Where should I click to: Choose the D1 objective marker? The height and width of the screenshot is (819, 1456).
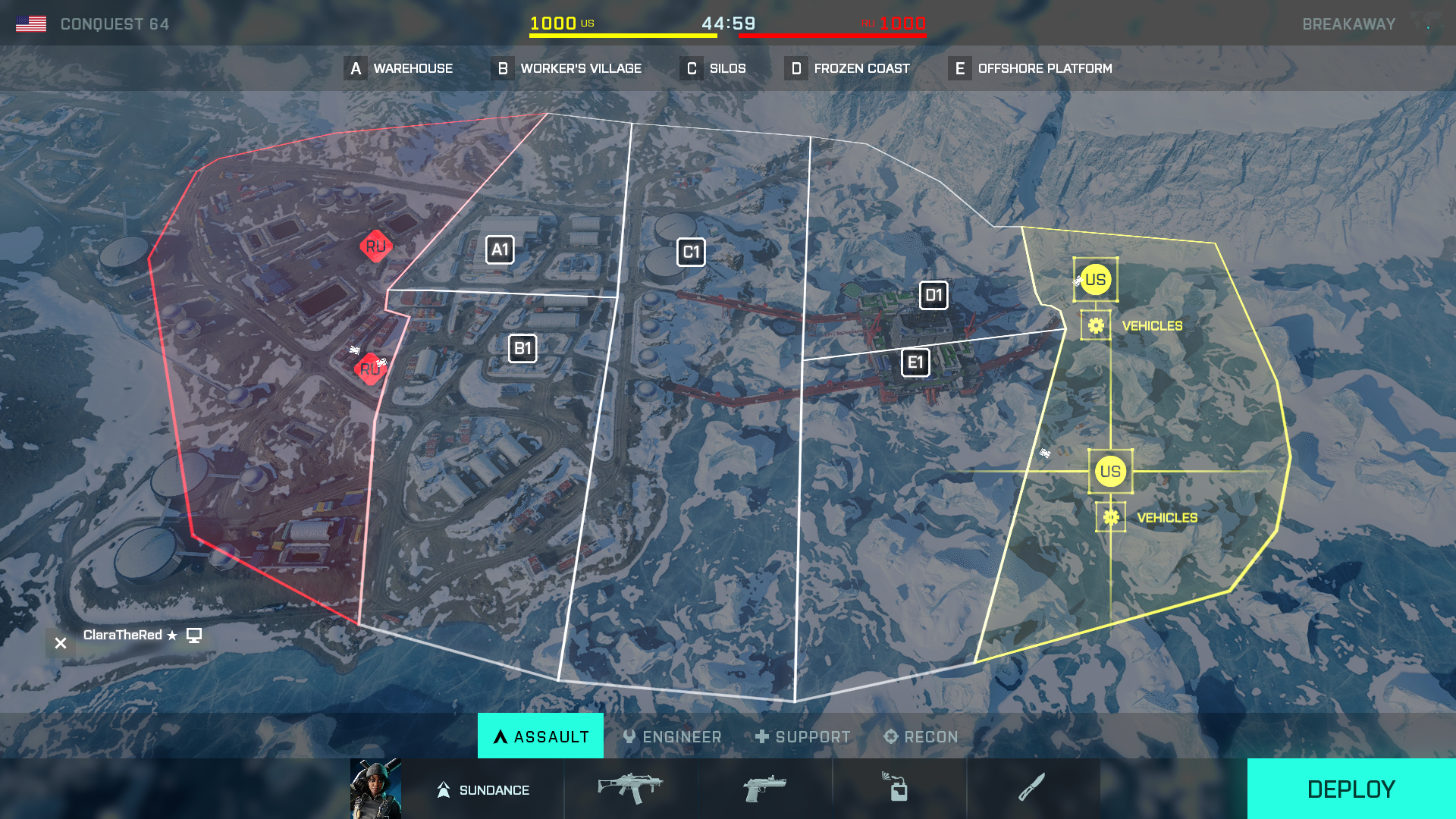coord(934,295)
